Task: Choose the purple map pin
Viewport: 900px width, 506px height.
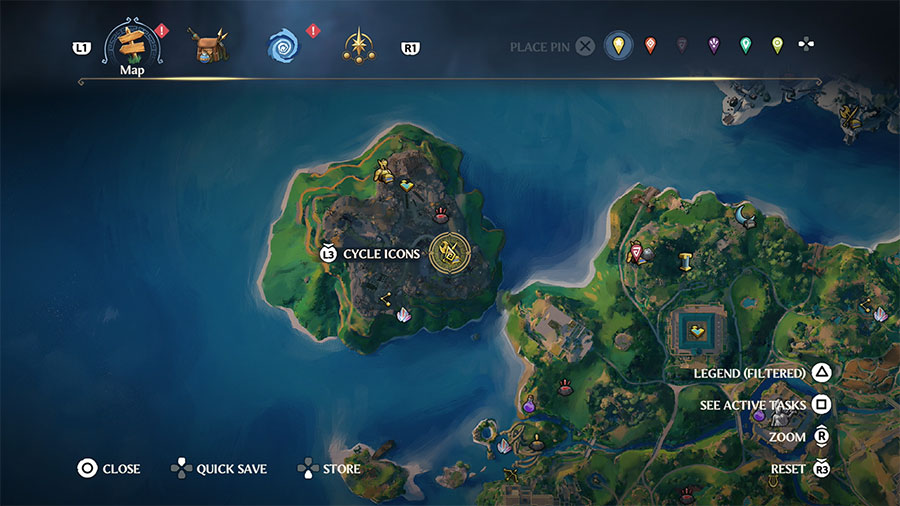Action: pyautogui.click(x=713, y=46)
